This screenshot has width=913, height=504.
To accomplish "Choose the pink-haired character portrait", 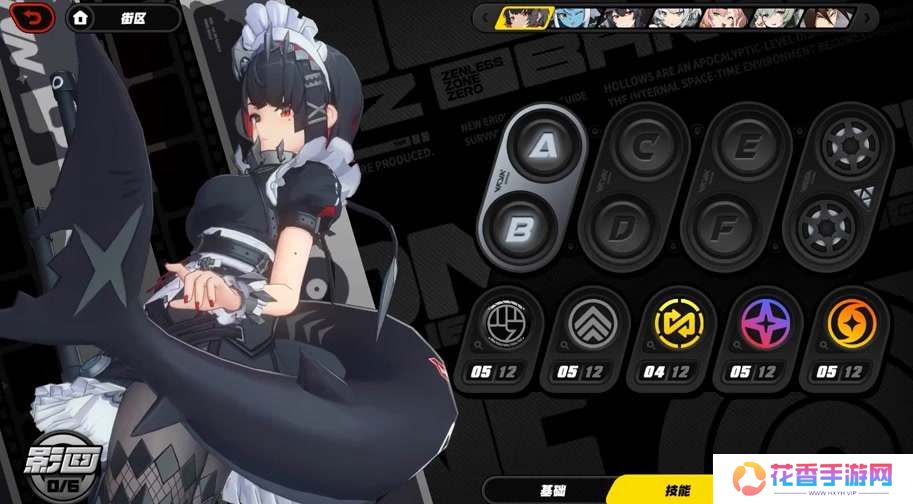I will coord(721,16).
